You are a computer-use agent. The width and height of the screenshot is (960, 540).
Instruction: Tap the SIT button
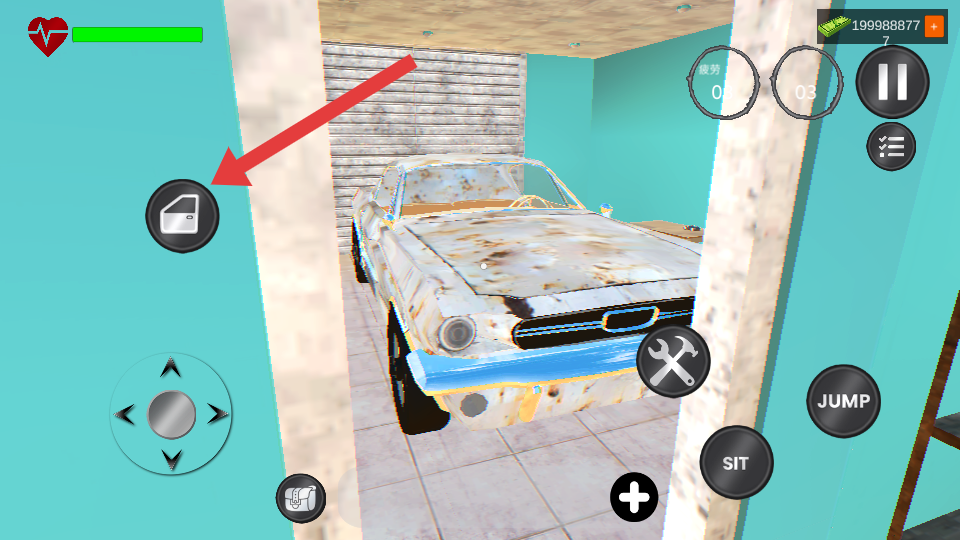tap(736, 463)
